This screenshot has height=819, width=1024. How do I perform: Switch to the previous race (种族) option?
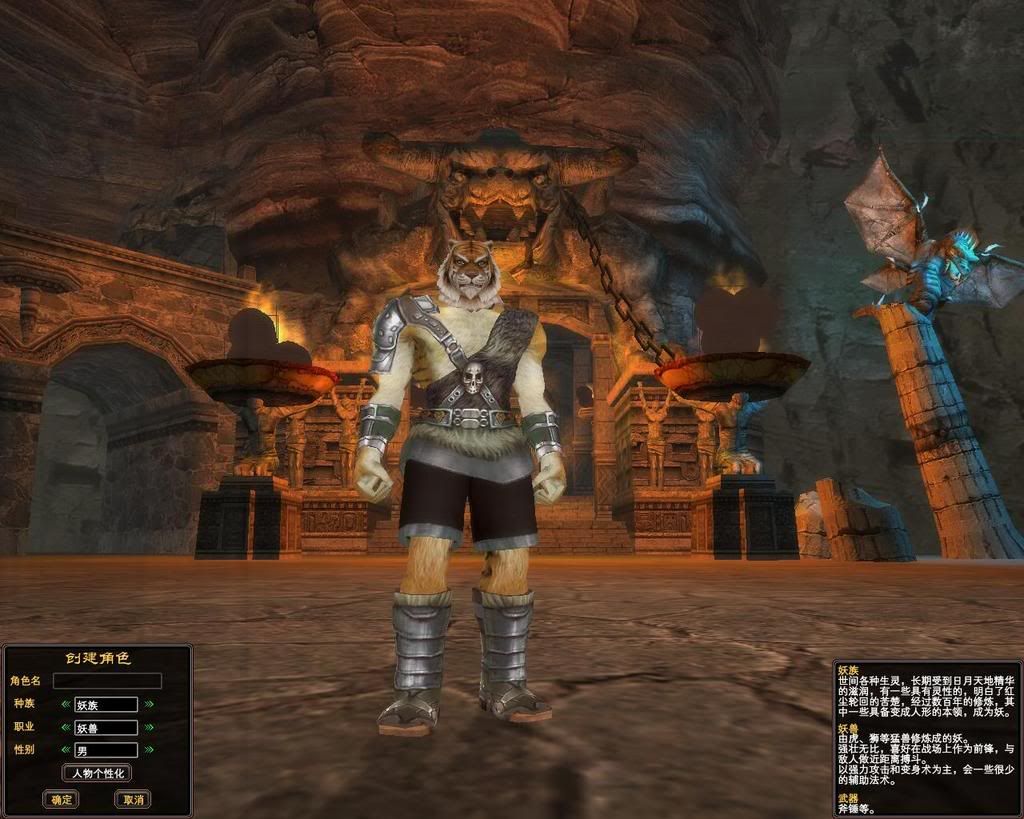(x=66, y=704)
